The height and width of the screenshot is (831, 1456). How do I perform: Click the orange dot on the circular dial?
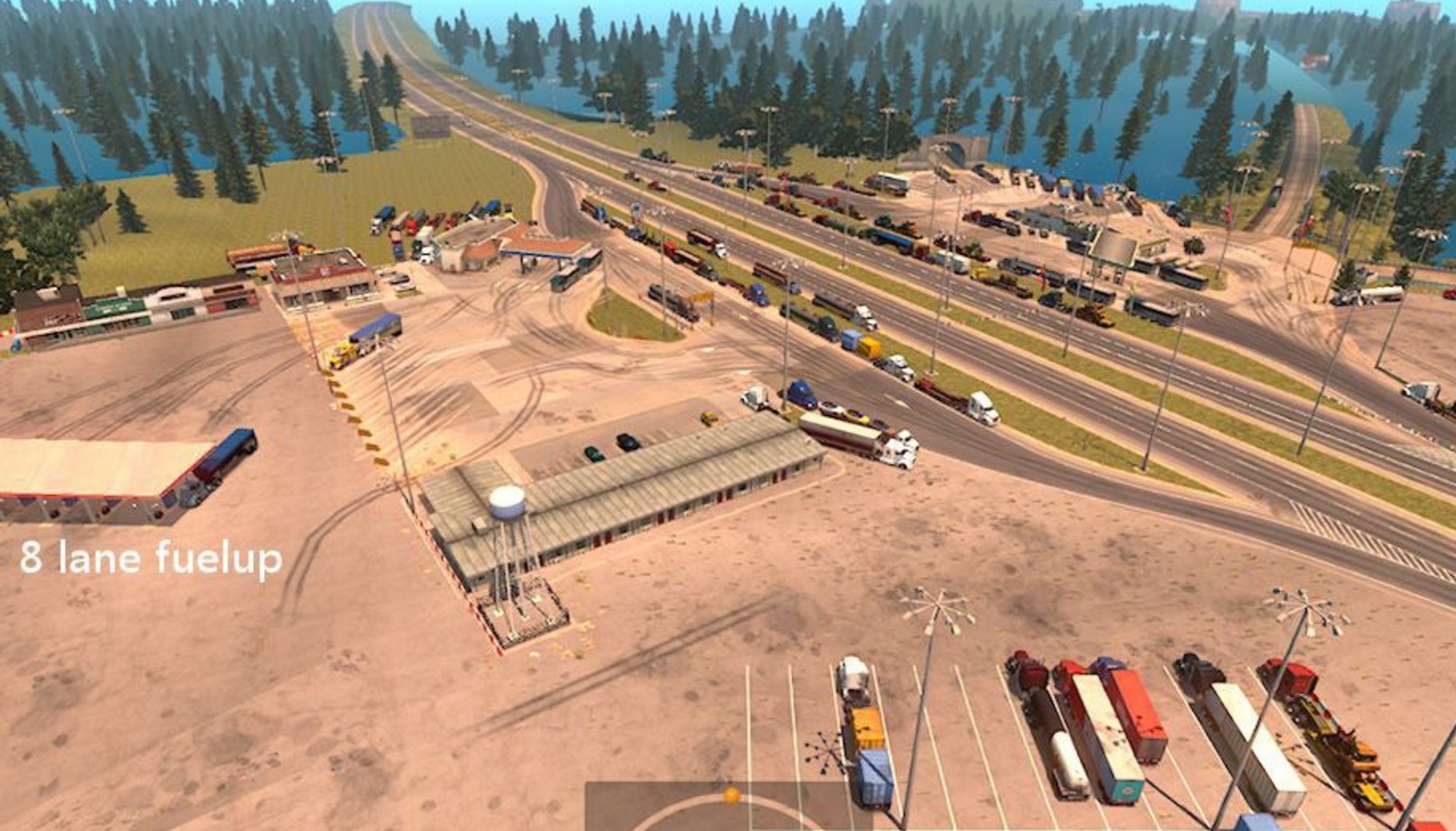coord(732,795)
